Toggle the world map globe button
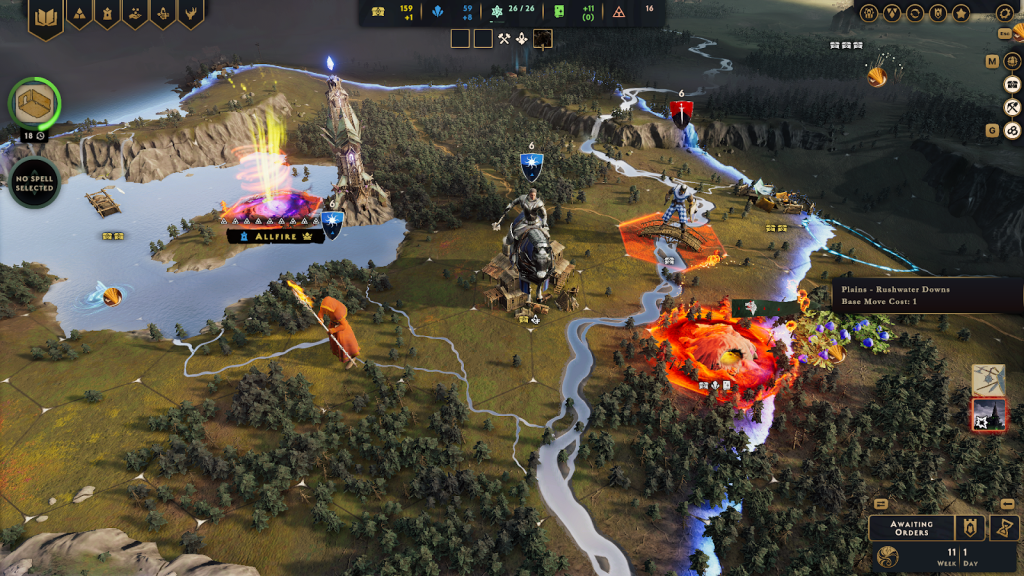Image resolution: width=1024 pixels, height=576 pixels. [x=1011, y=61]
